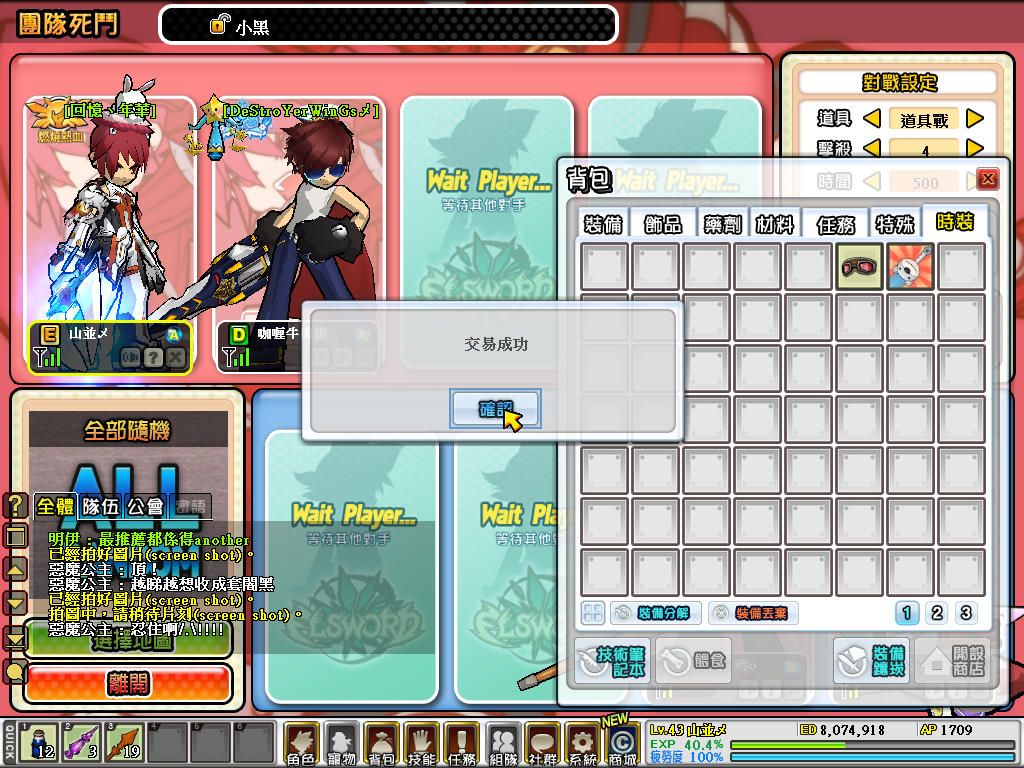The image size is (1024, 768).
Task: Select the 藥劑 tab
Action: click(x=718, y=224)
